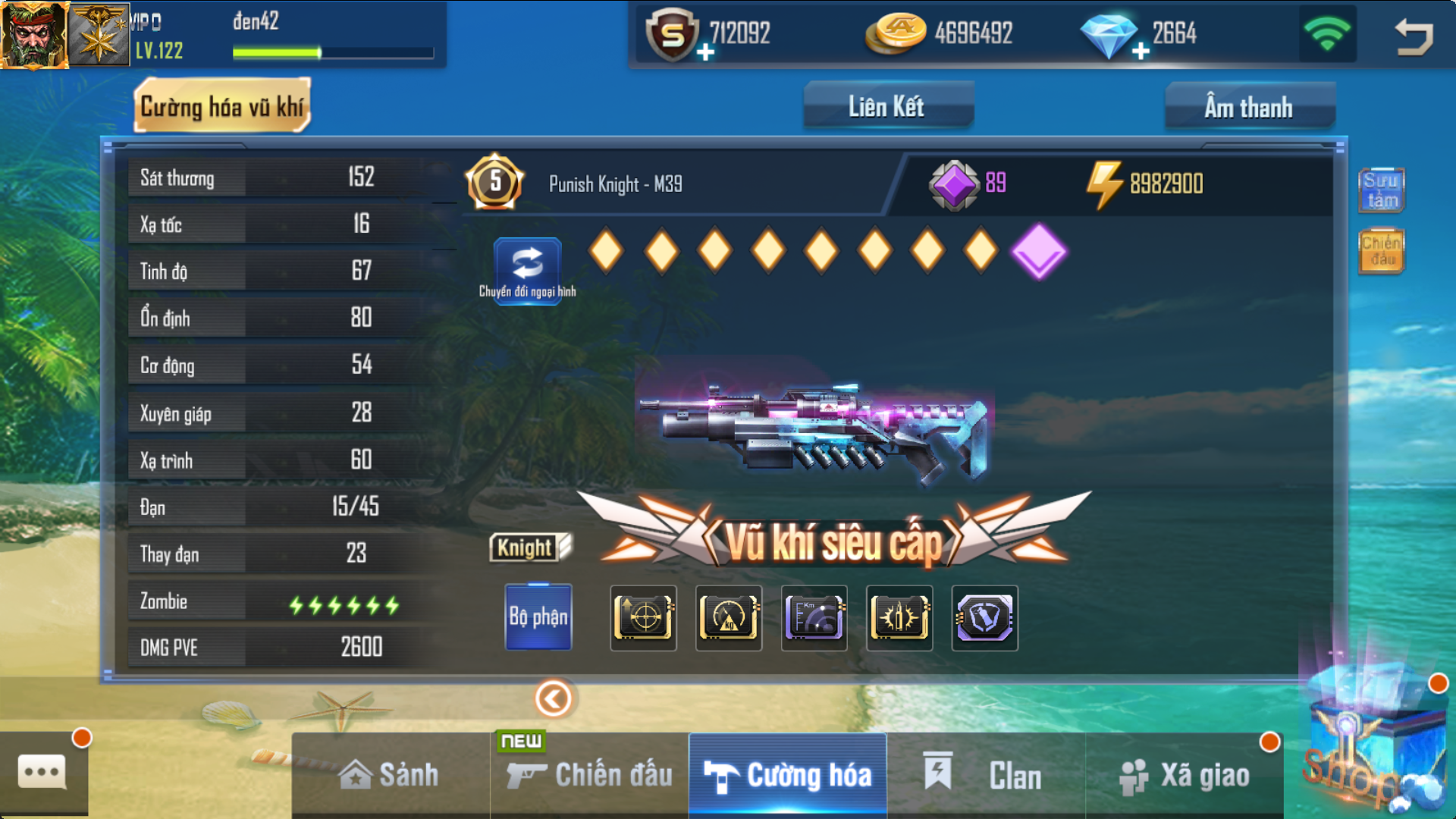Open the Liên Kết tab
The height and width of the screenshot is (819, 1456).
(887, 106)
